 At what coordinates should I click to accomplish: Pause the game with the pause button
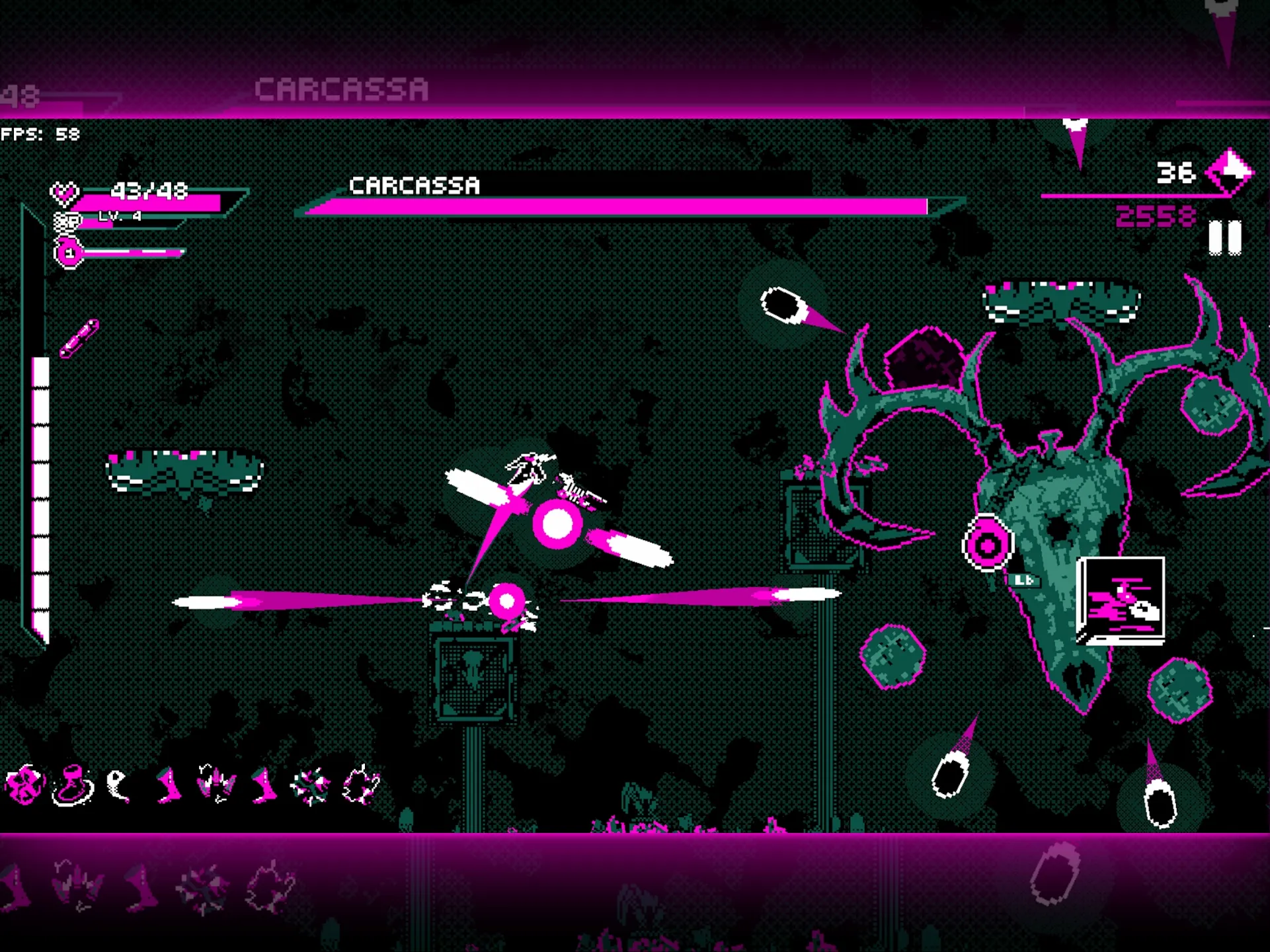pyautogui.click(x=1224, y=237)
